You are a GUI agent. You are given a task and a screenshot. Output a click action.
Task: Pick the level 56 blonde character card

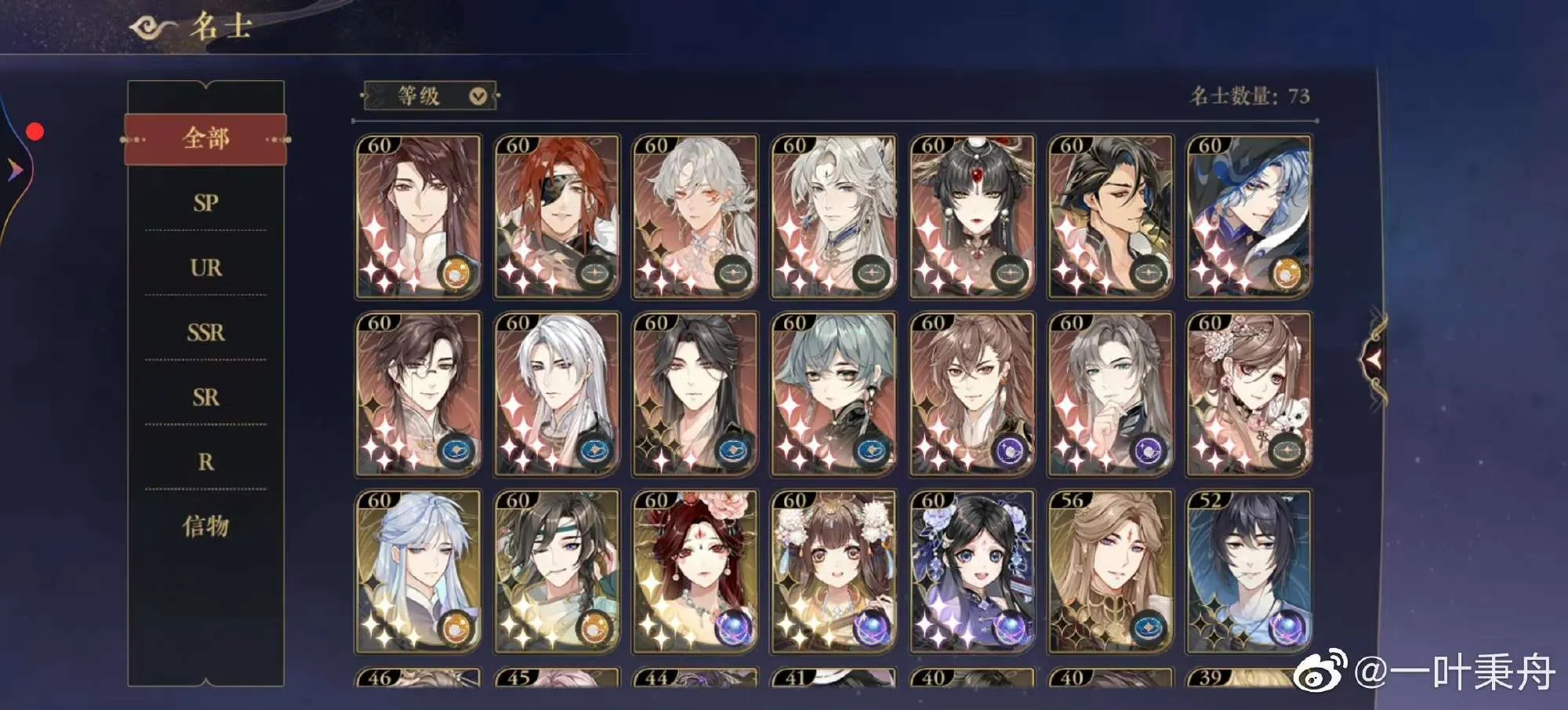(1110, 571)
